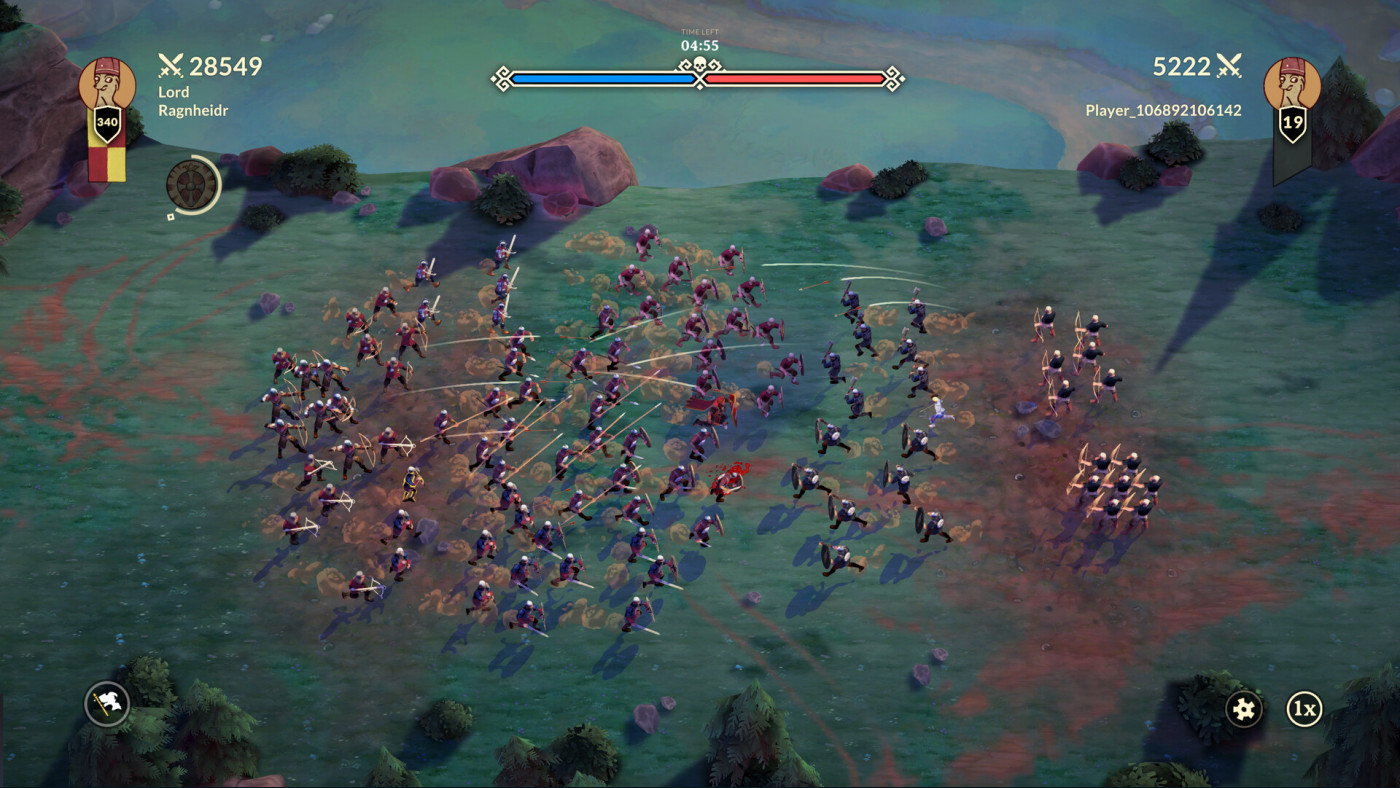1400x788 pixels.
Task: Select Lord Ragnheidr's player portrait
Action: coord(107,86)
